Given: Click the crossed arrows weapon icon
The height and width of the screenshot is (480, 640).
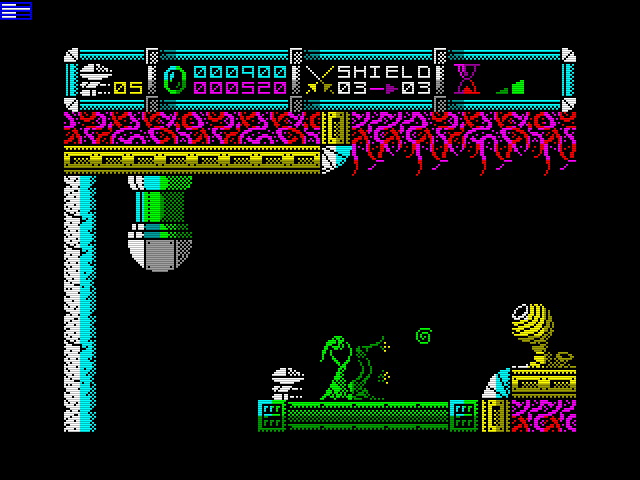Looking at the screenshot, I should coord(320,80).
